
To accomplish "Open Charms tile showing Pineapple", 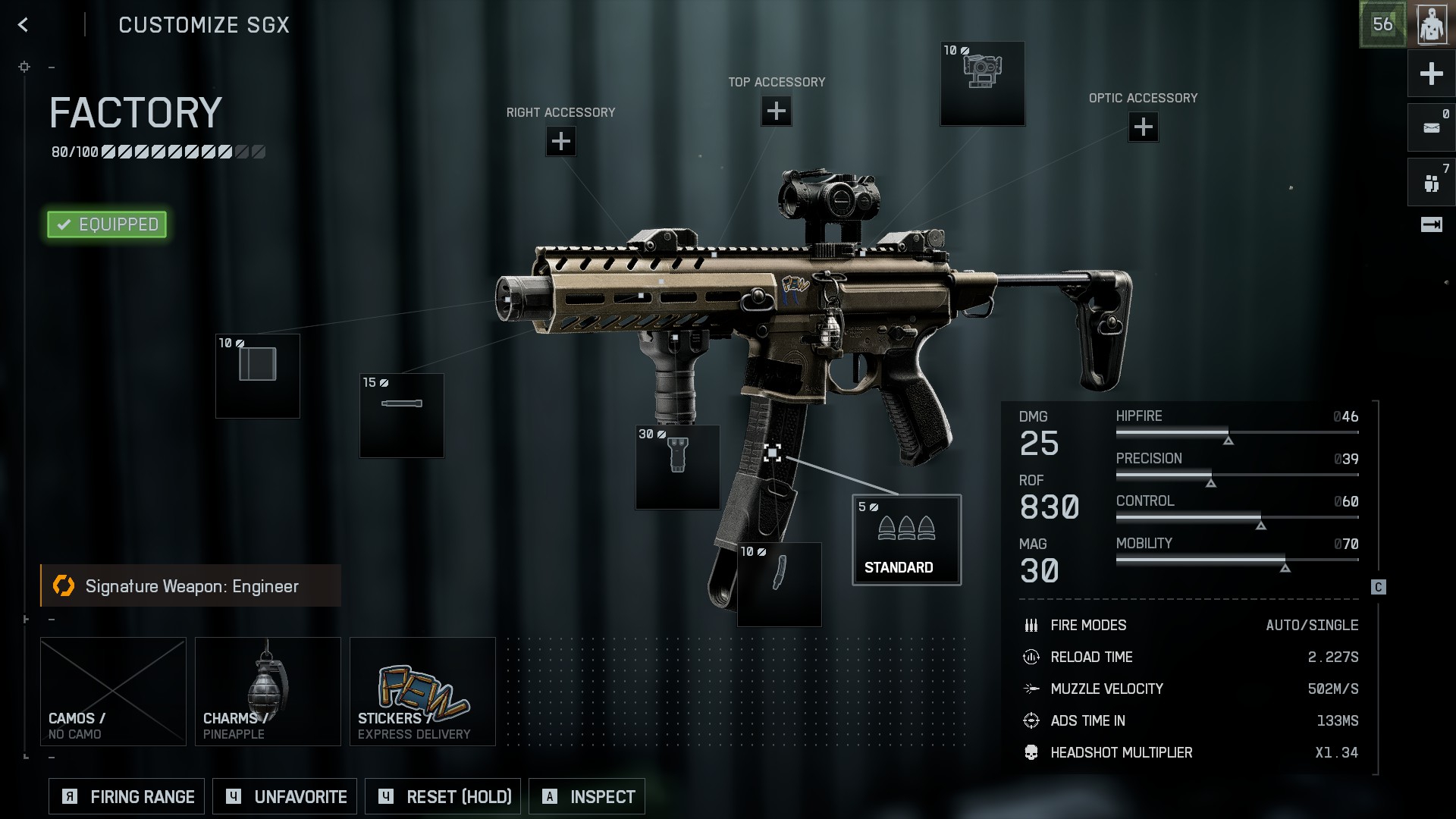I will [268, 692].
